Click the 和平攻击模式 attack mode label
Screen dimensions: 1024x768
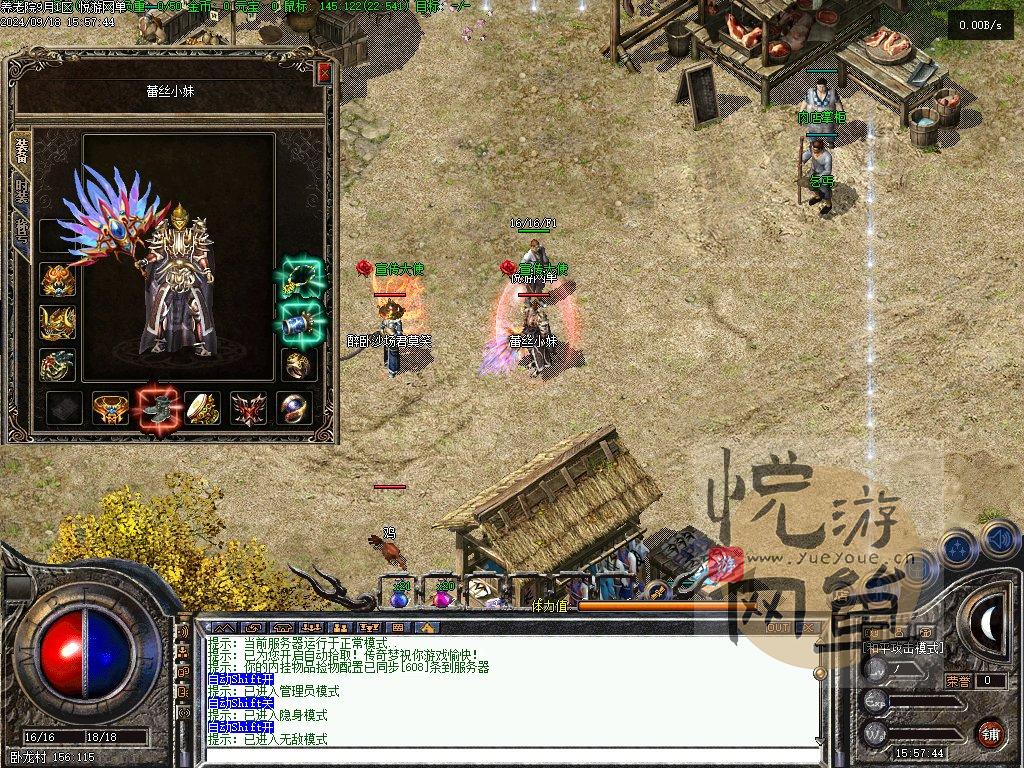click(903, 648)
